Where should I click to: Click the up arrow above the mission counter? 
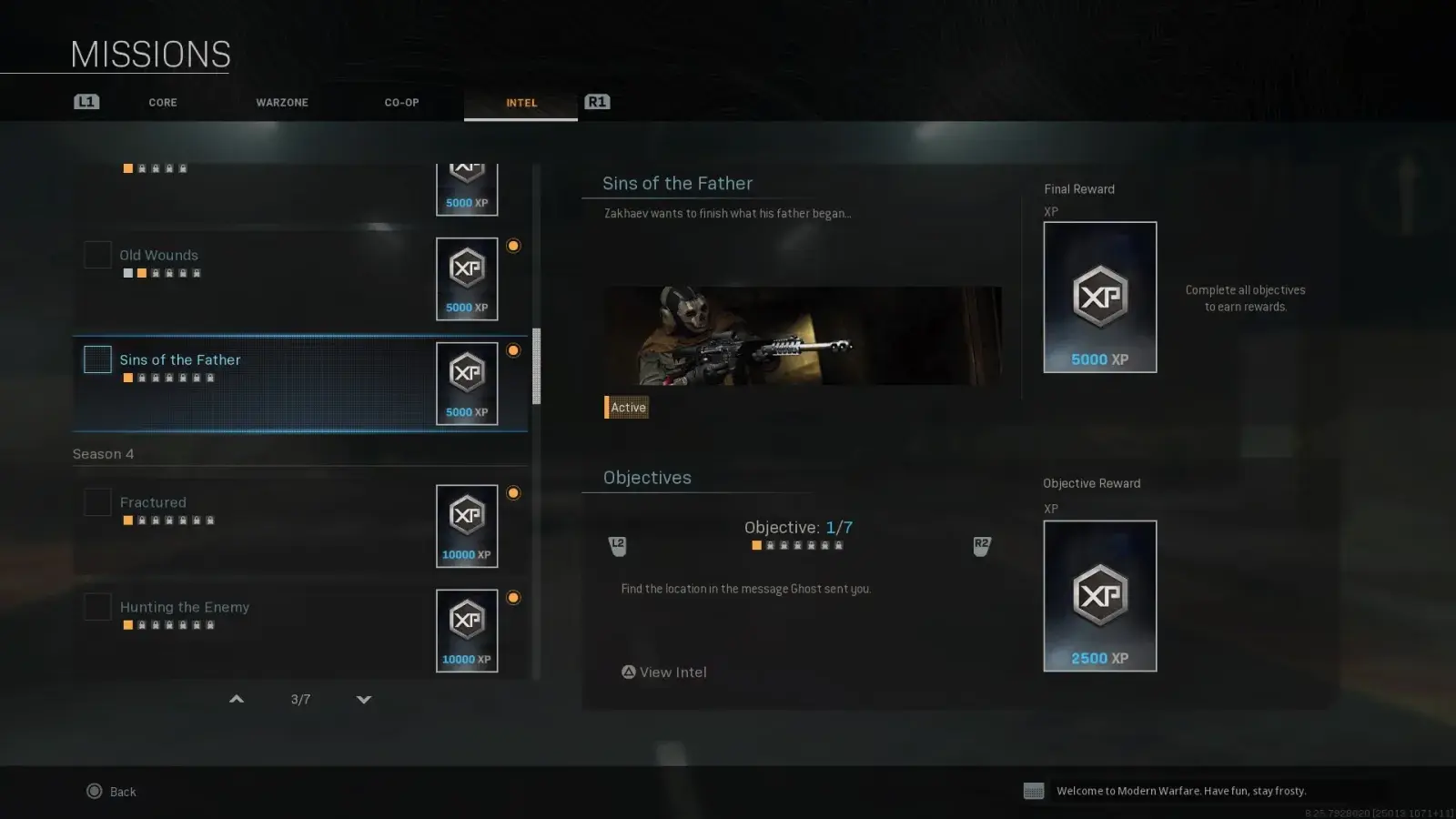coord(237,699)
